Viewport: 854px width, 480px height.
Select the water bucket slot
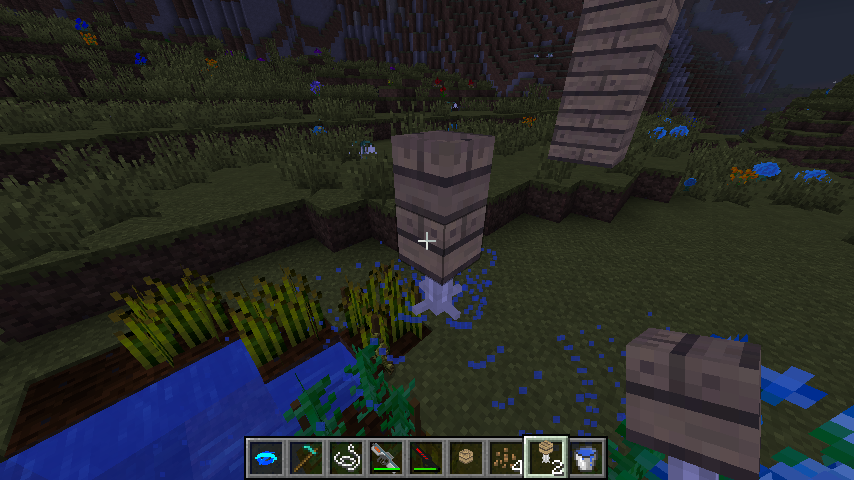[587, 457]
